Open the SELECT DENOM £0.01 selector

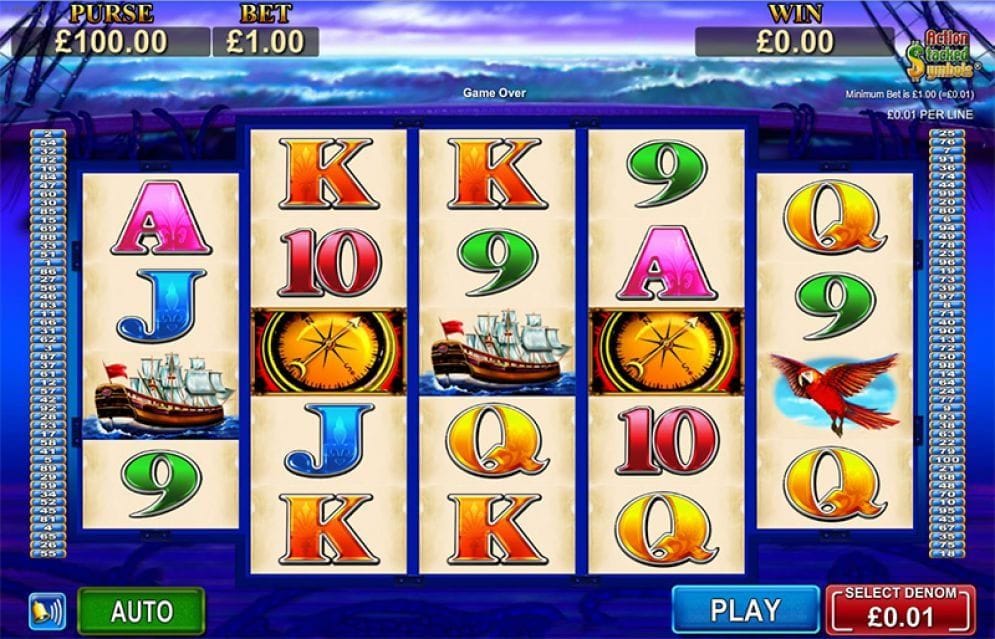tap(900, 608)
